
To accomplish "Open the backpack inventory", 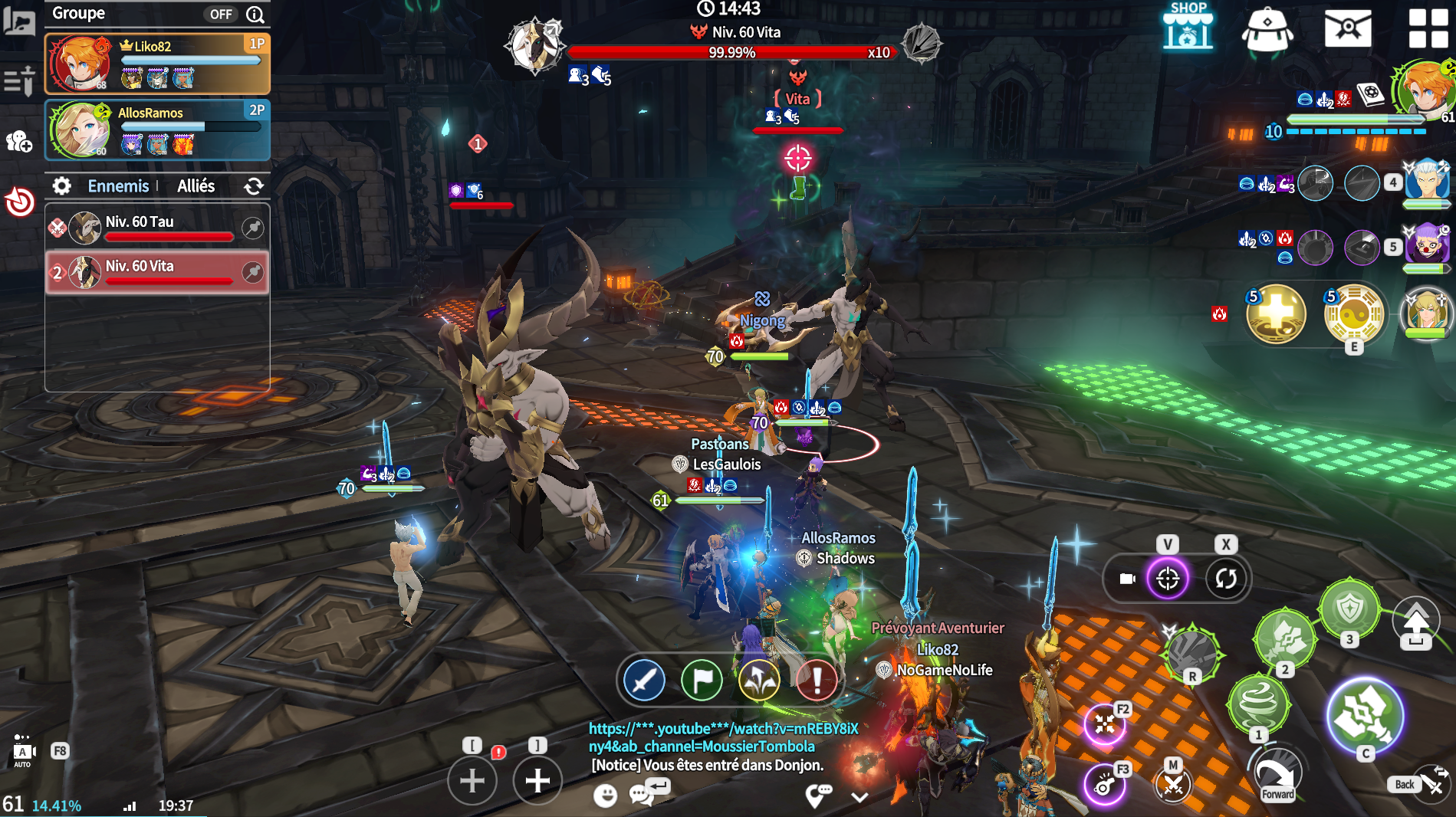I will pyautogui.click(x=1267, y=29).
